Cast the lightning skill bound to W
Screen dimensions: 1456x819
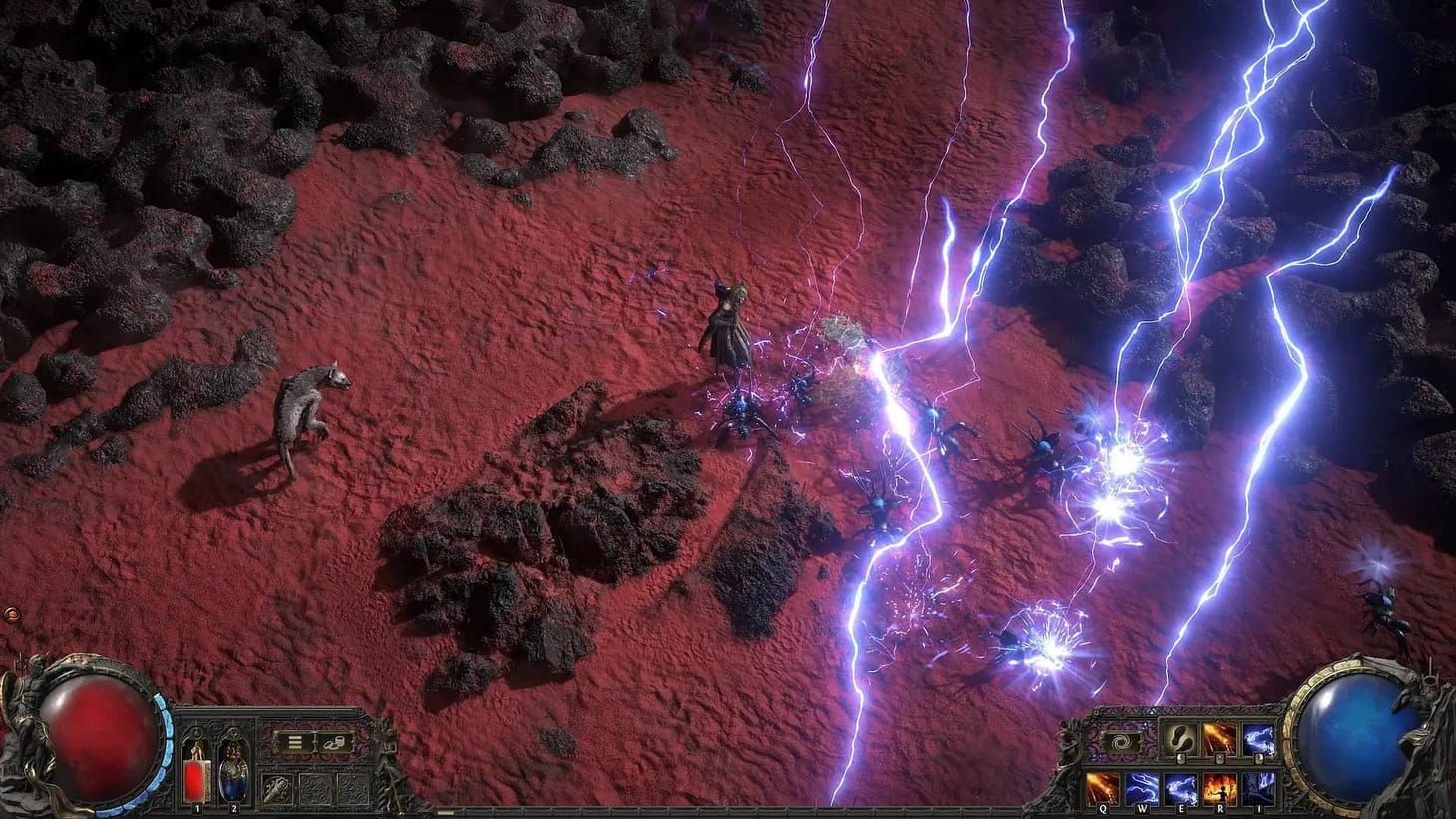coord(1142,788)
